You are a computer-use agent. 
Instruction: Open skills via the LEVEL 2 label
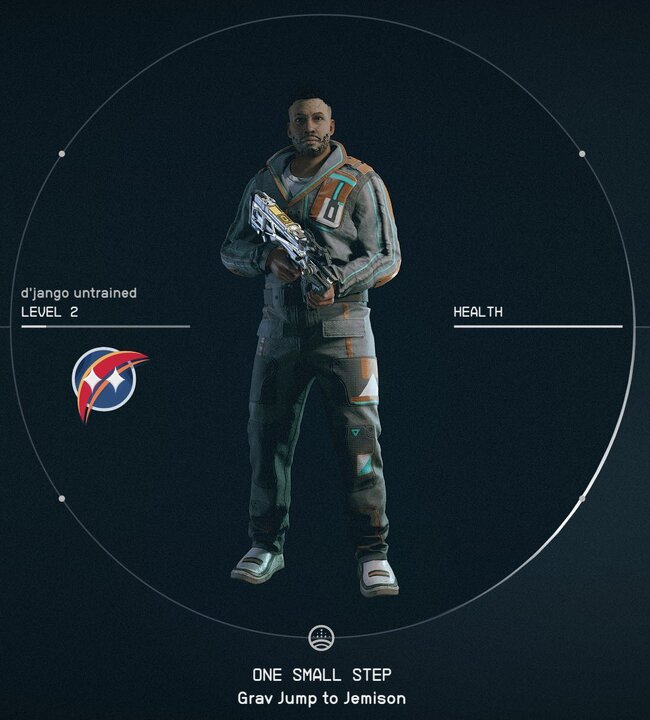pos(50,312)
